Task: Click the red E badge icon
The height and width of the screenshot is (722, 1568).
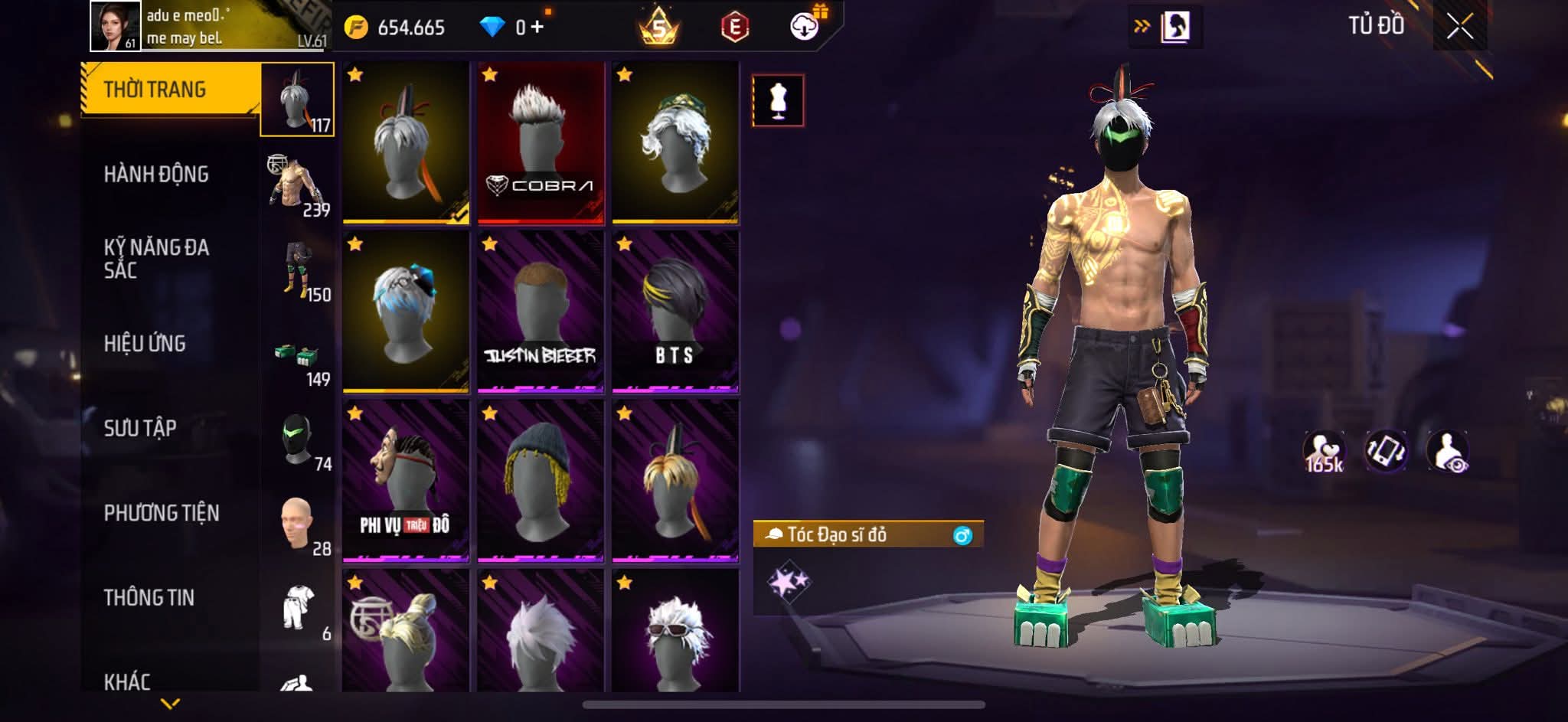Action: 734,28
